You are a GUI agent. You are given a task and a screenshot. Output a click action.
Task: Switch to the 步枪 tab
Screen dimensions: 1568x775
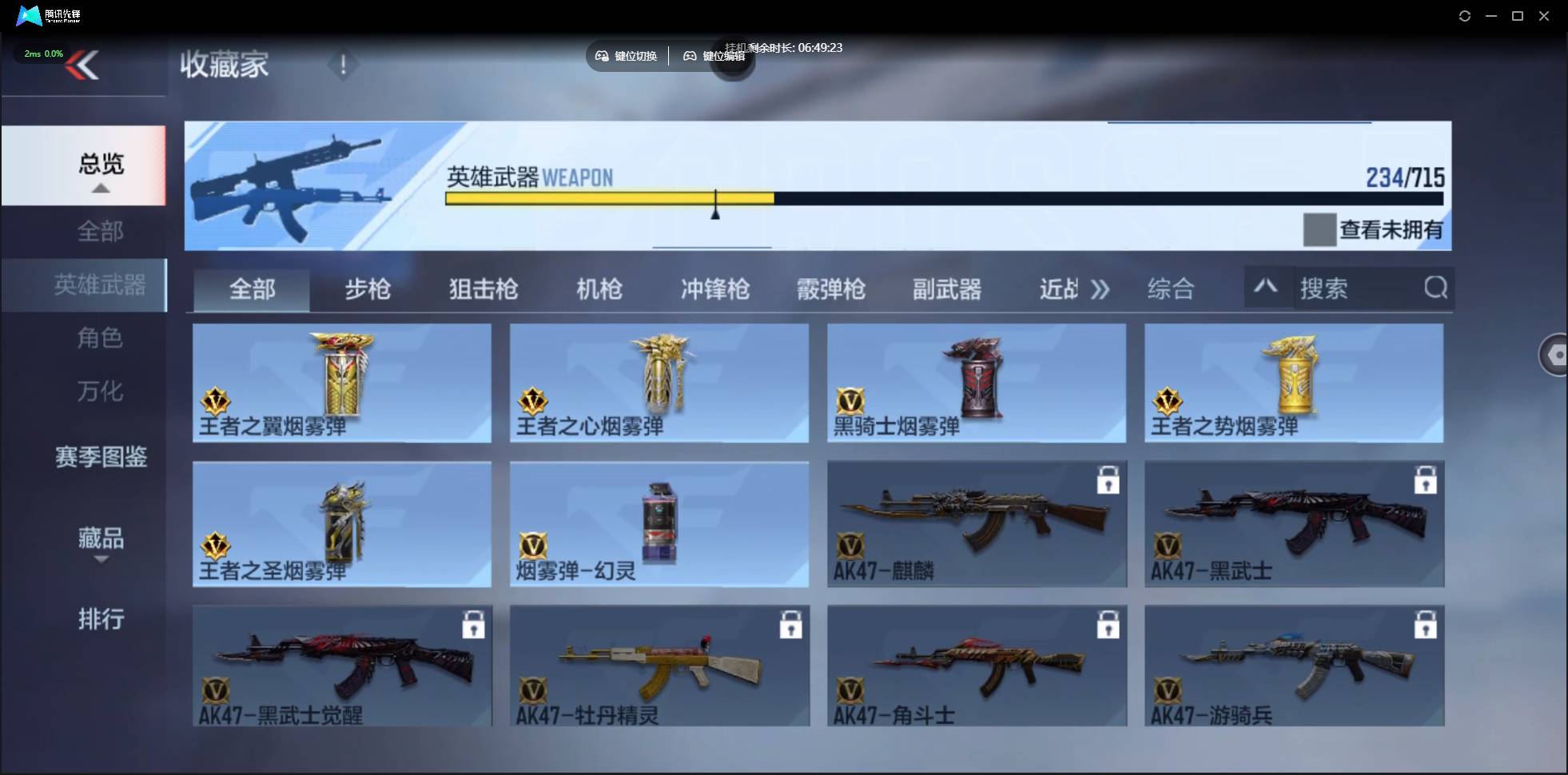click(x=368, y=290)
